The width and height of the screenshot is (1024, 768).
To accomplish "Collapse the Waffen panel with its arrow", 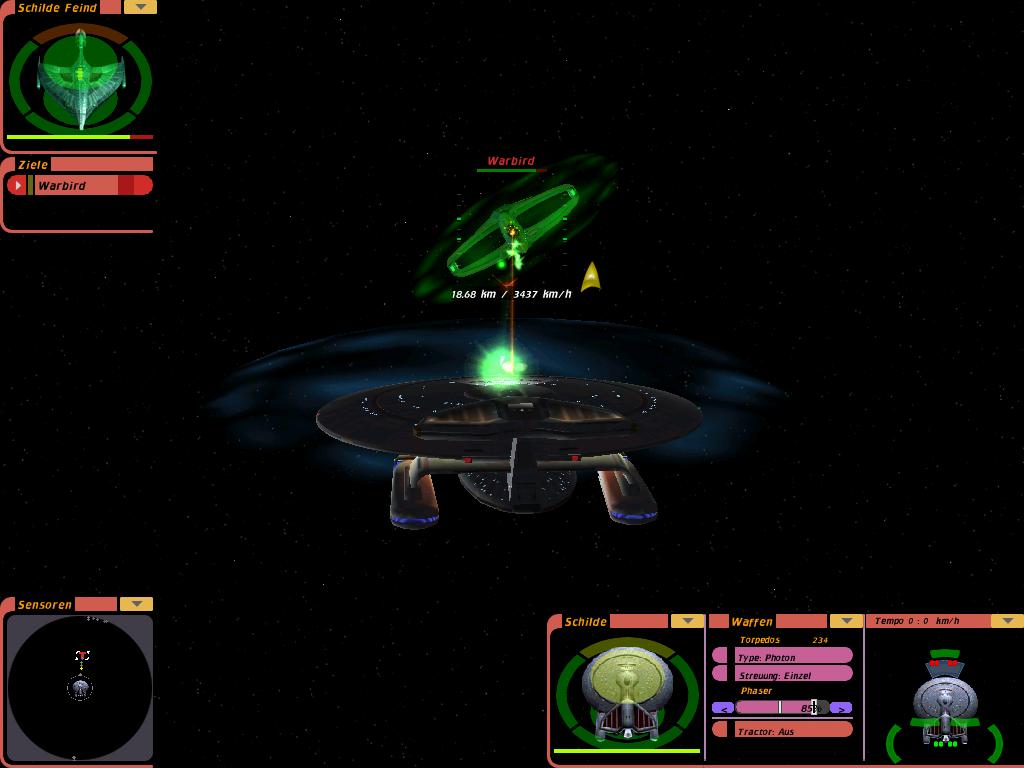I will [x=846, y=621].
